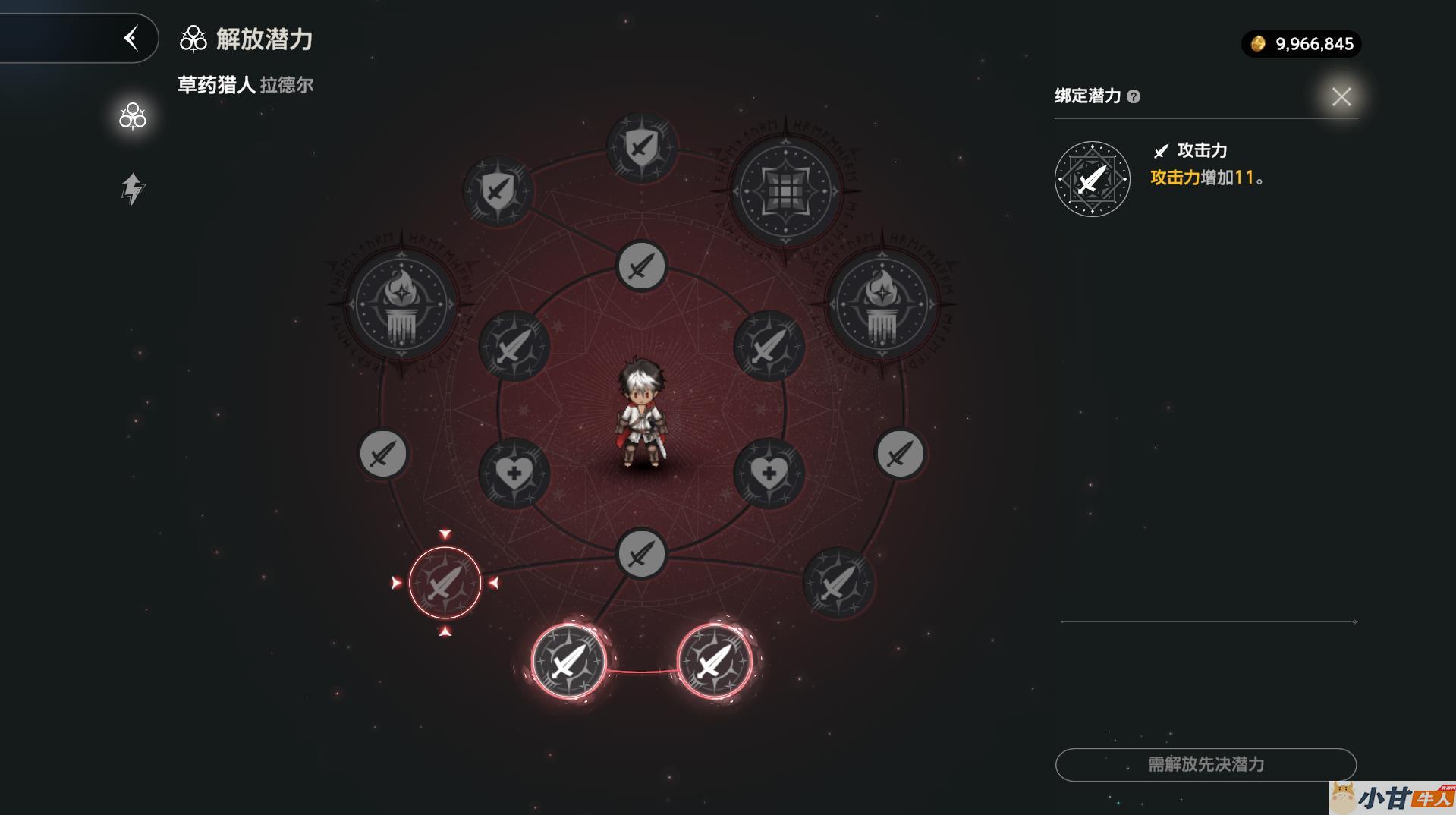
Task: Click the 需解放先决潜力 button
Action: [x=1205, y=764]
